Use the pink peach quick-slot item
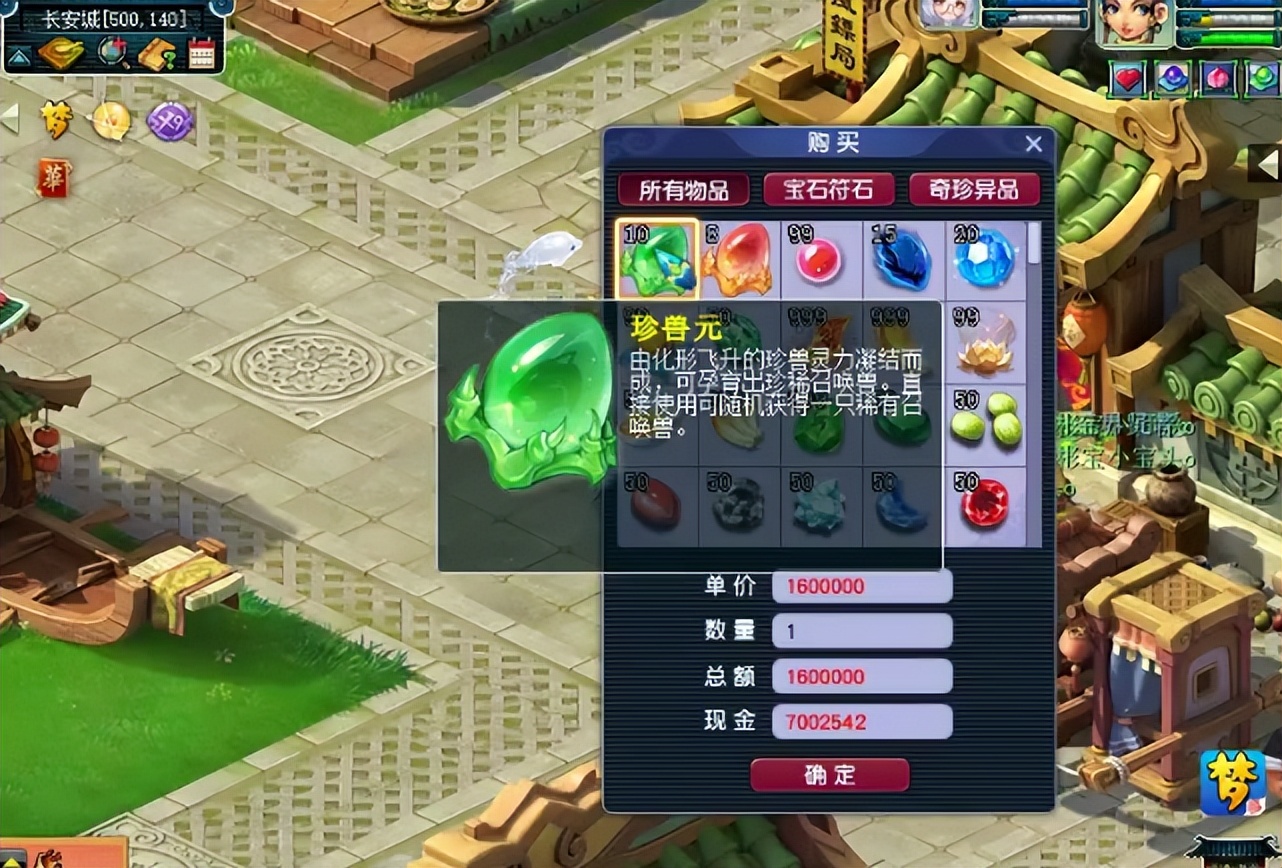This screenshot has width=1282, height=868. coord(1221,79)
